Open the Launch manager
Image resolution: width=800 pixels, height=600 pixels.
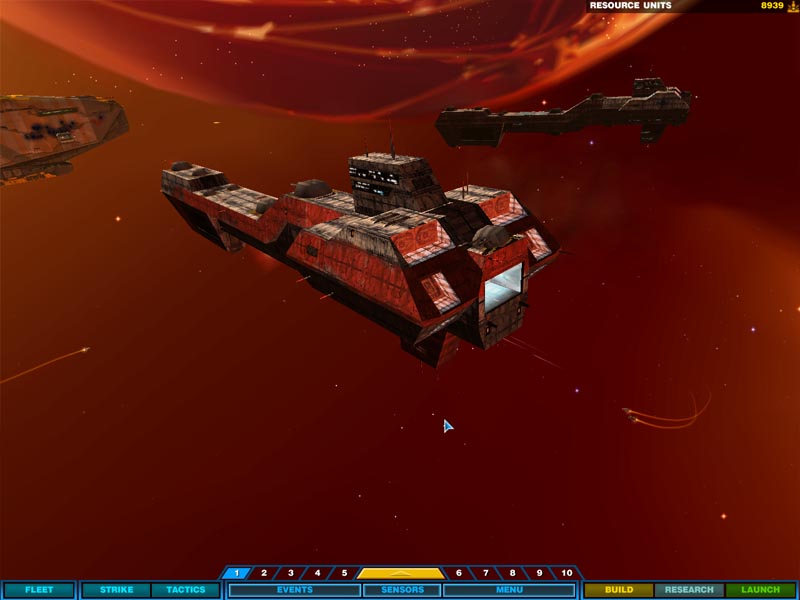pos(760,590)
